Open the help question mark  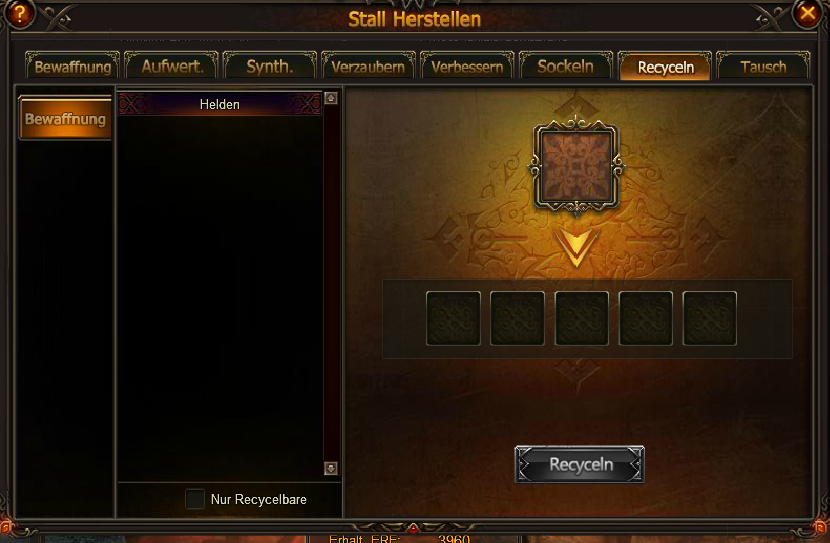pyautogui.click(x=20, y=13)
